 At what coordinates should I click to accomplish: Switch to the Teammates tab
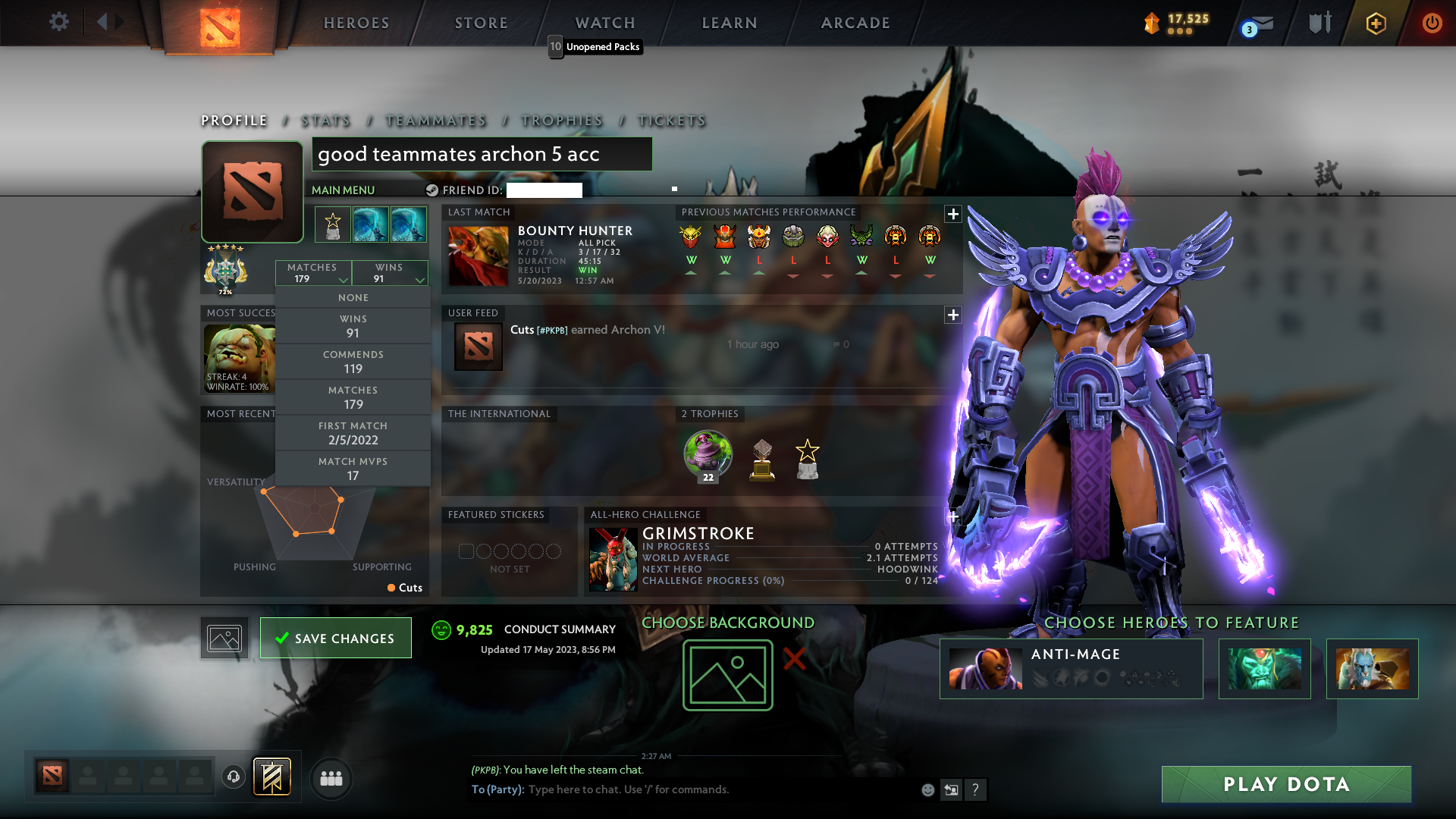435,121
